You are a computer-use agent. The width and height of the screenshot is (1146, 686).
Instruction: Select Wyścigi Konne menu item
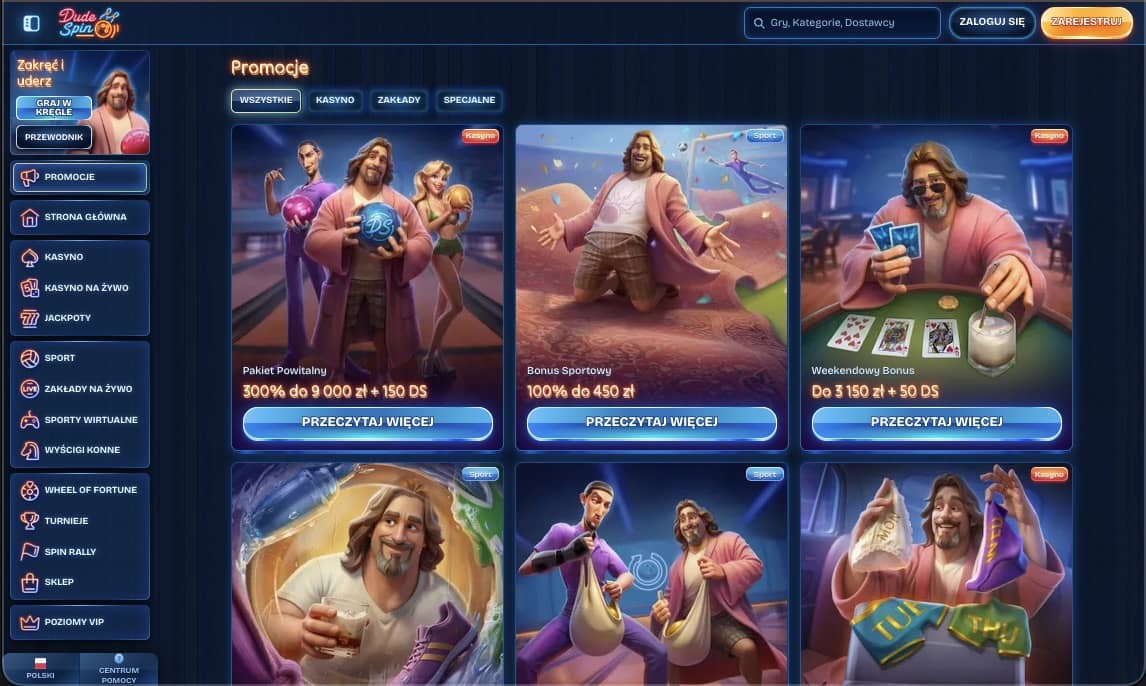pos(80,450)
